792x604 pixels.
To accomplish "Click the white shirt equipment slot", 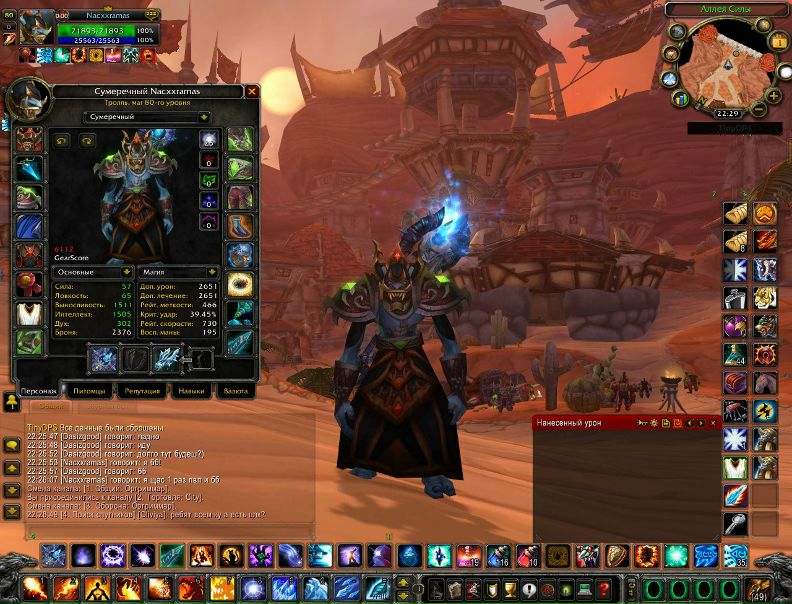I will click(x=30, y=312).
